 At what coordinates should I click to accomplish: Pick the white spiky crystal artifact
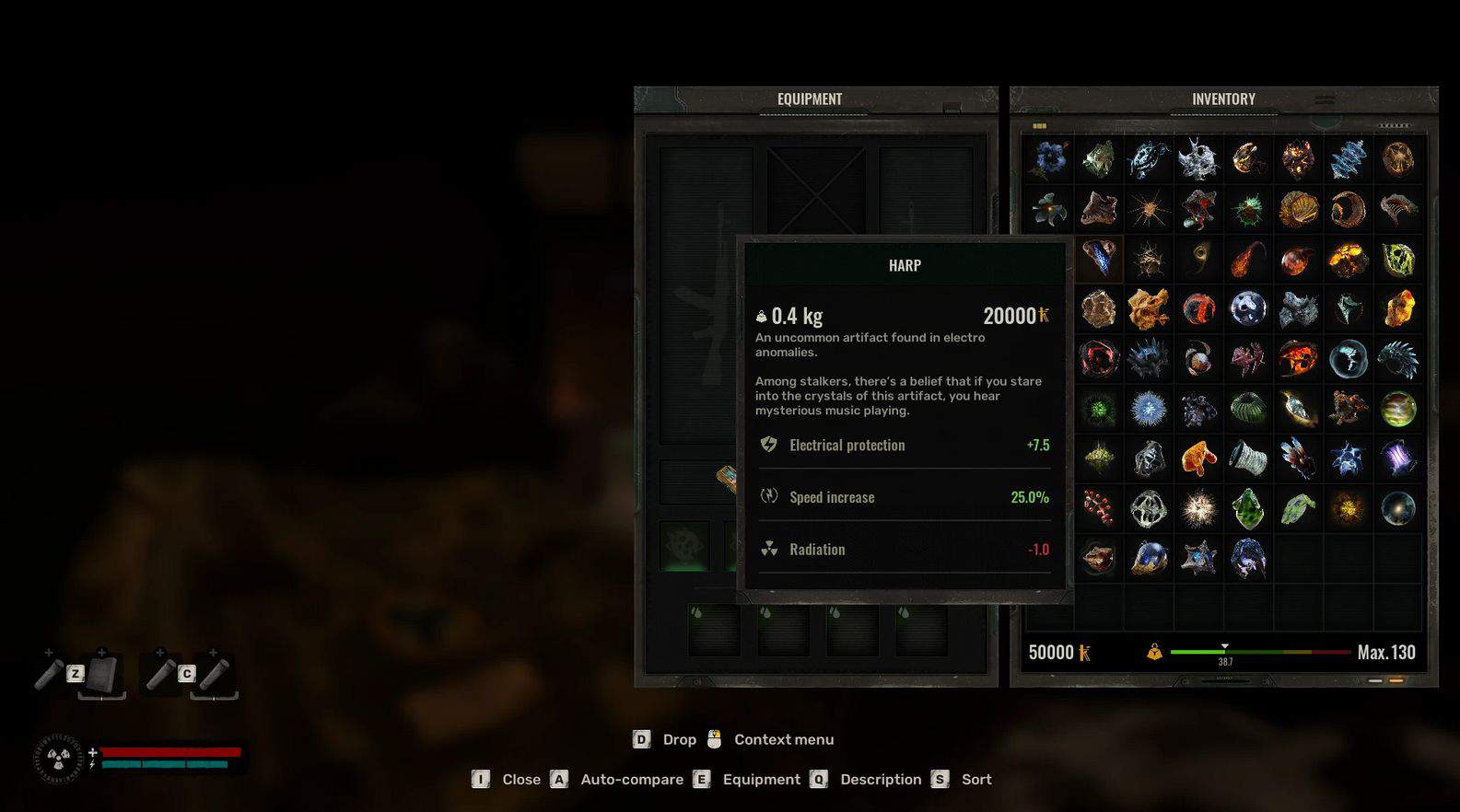[1198, 159]
